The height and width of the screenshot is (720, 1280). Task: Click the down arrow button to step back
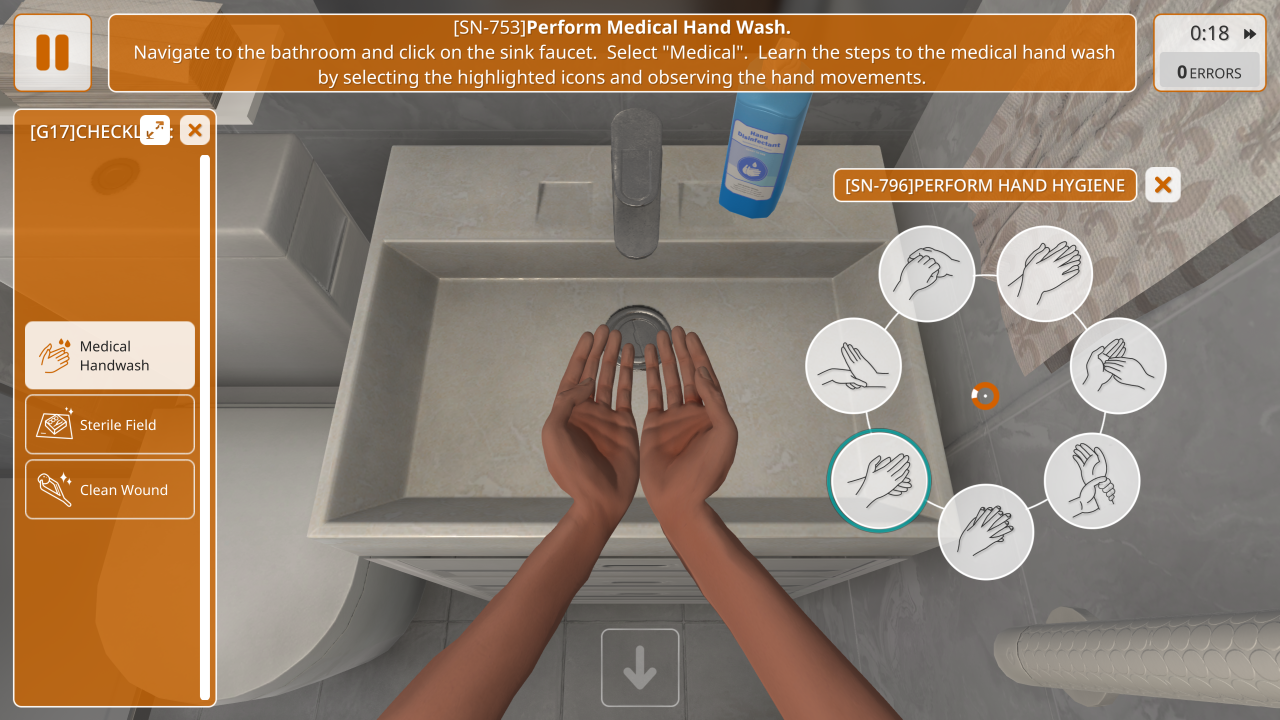640,667
